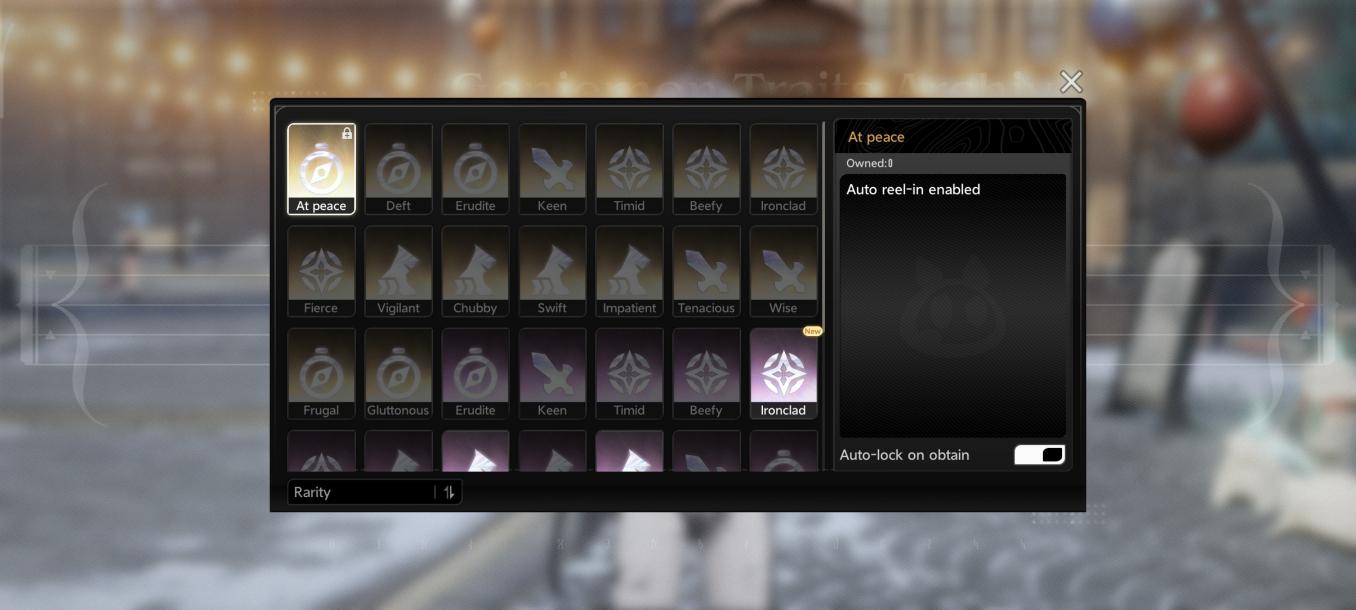Reverse sort order with arrows button
1356x610 pixels.
(x=449, y=492)
